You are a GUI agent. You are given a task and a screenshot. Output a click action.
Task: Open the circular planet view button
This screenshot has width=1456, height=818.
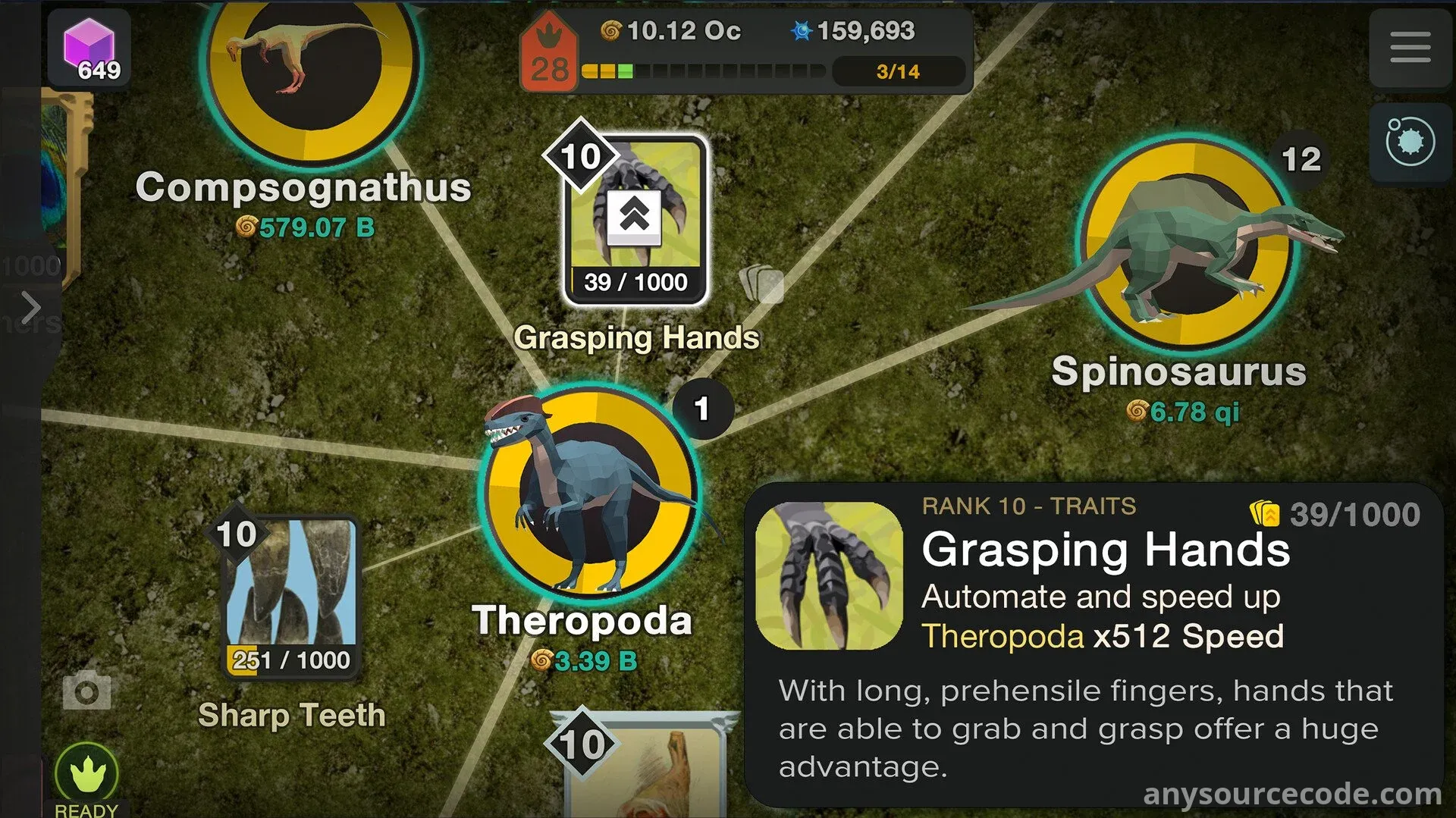tap(1410, 142)
